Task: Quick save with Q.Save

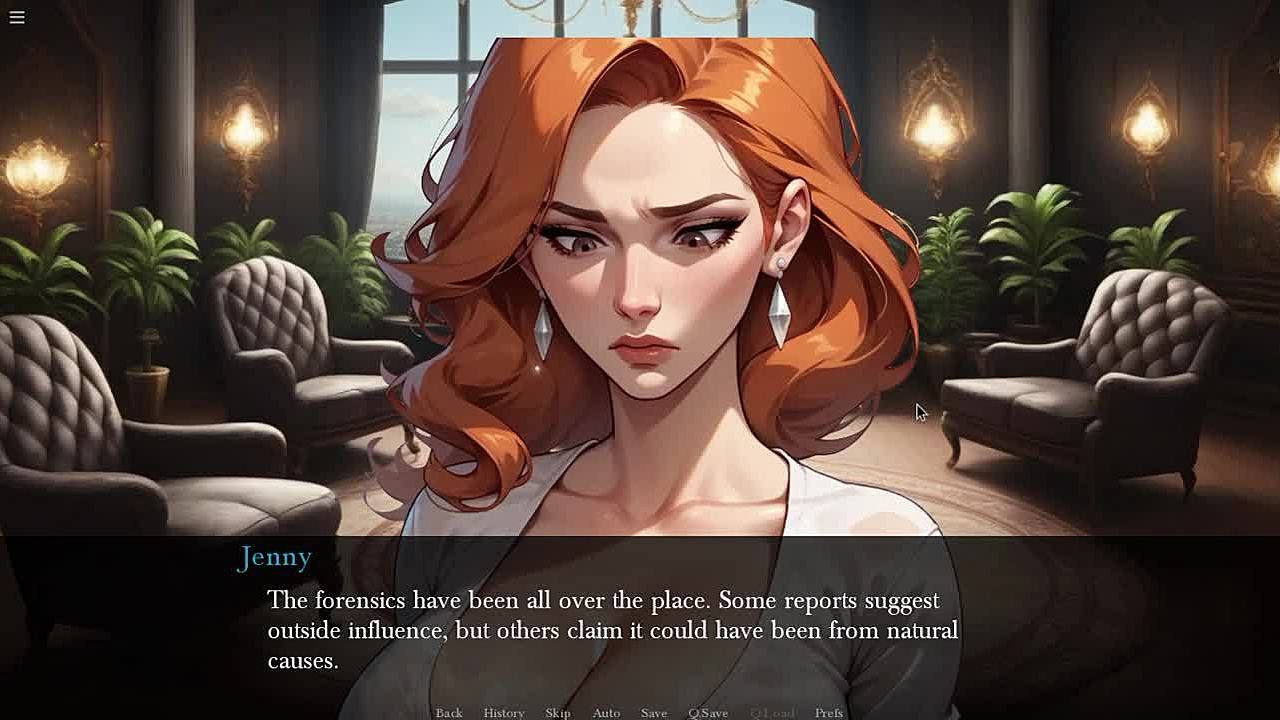Action: pyautogui.click(x=708, y=712)
